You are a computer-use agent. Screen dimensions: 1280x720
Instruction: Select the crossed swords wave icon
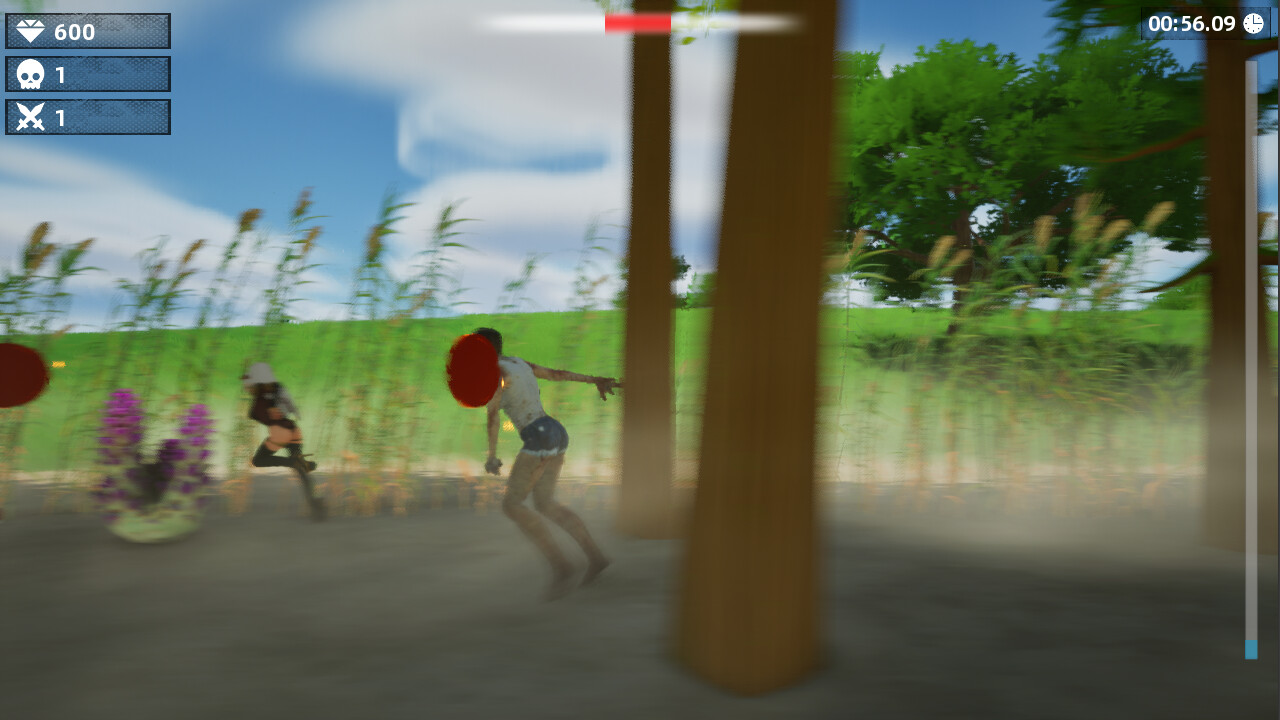click(31, 116)
